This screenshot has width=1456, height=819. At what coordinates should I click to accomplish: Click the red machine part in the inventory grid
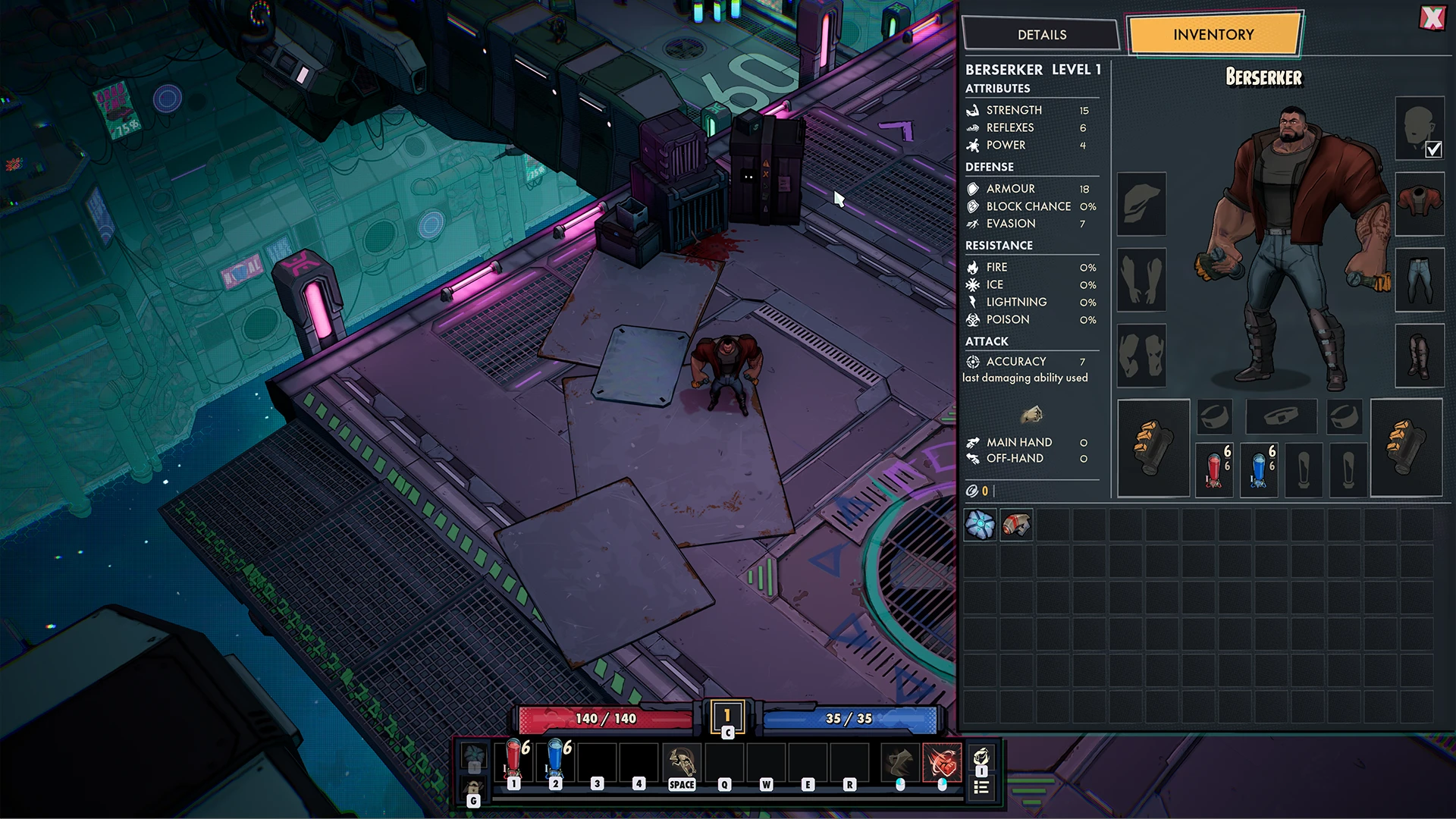pos(1016,525)
